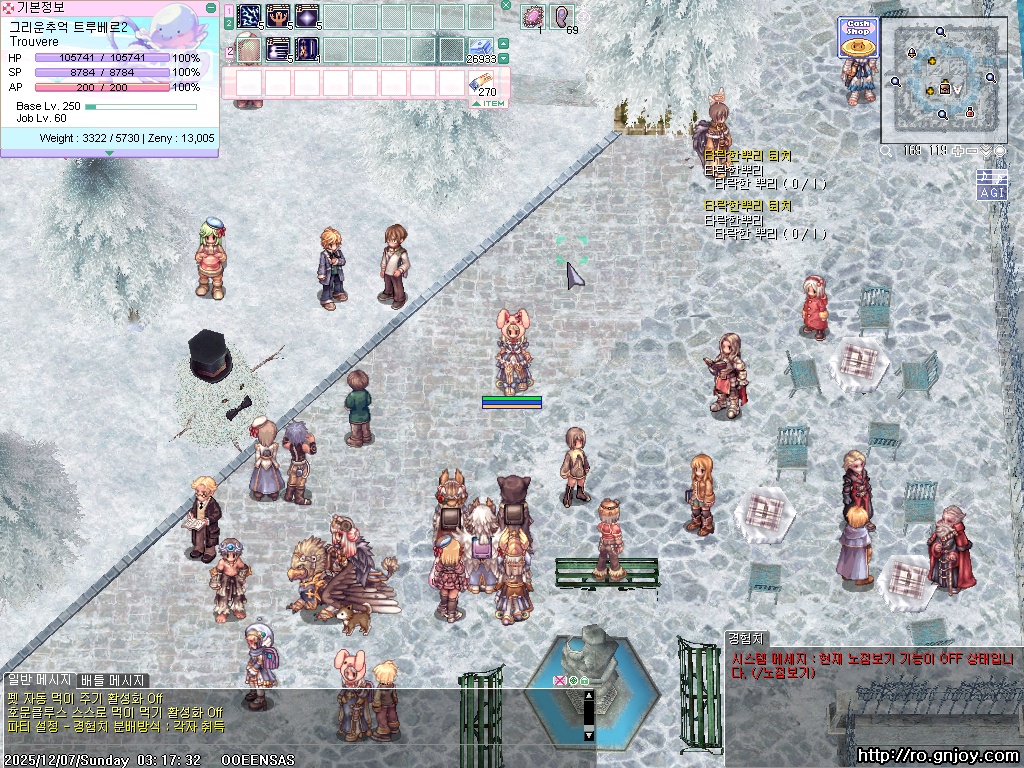Viewport: 1024px width, 768px height.
Task: Switch to the 배틀 메시지 chat tab
Action: 113,680
